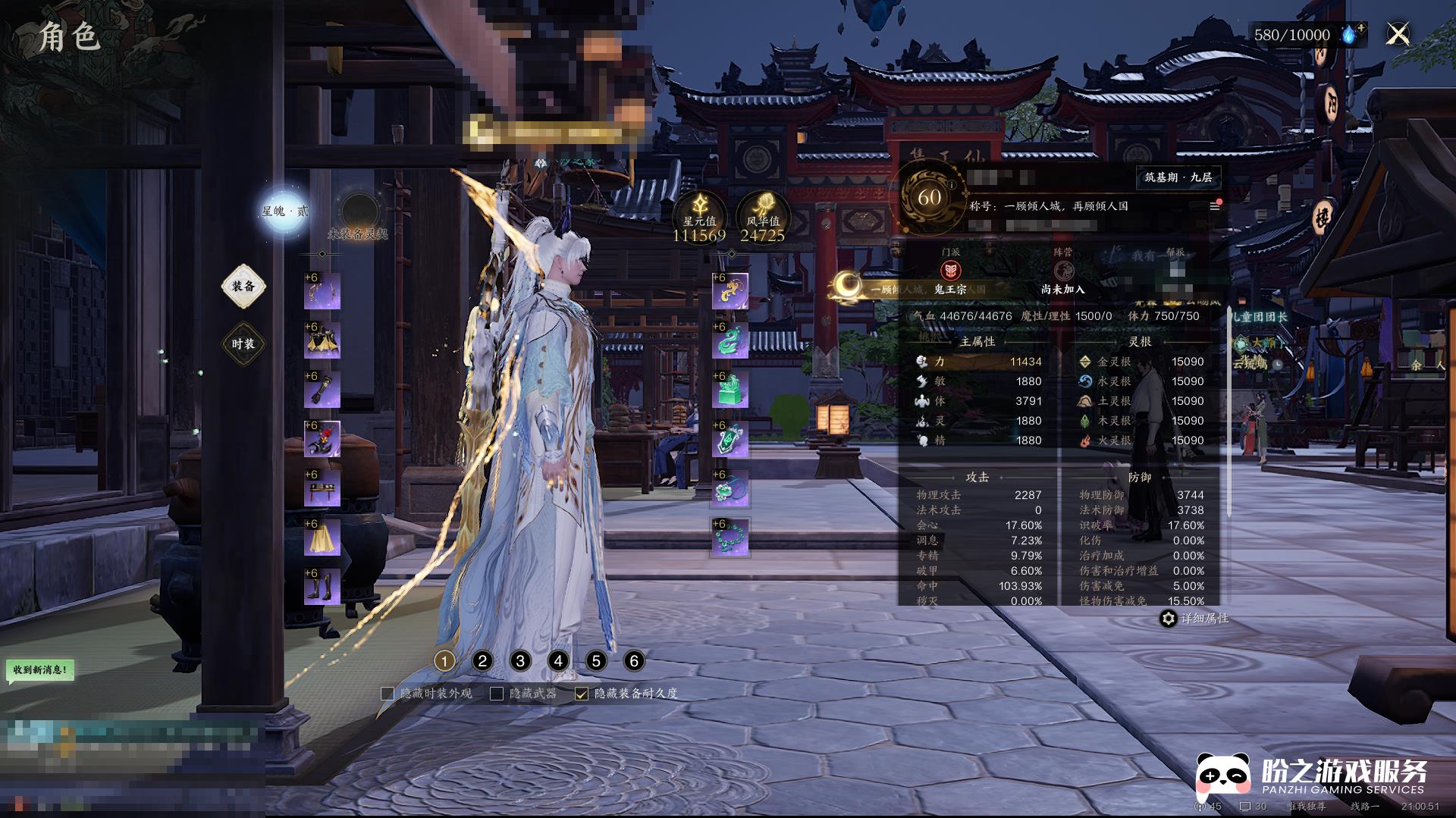This screenshot has width=1456, height=818.
Task: Toggle 隐藏时装外观 checkbox
Action: (388, 694)
